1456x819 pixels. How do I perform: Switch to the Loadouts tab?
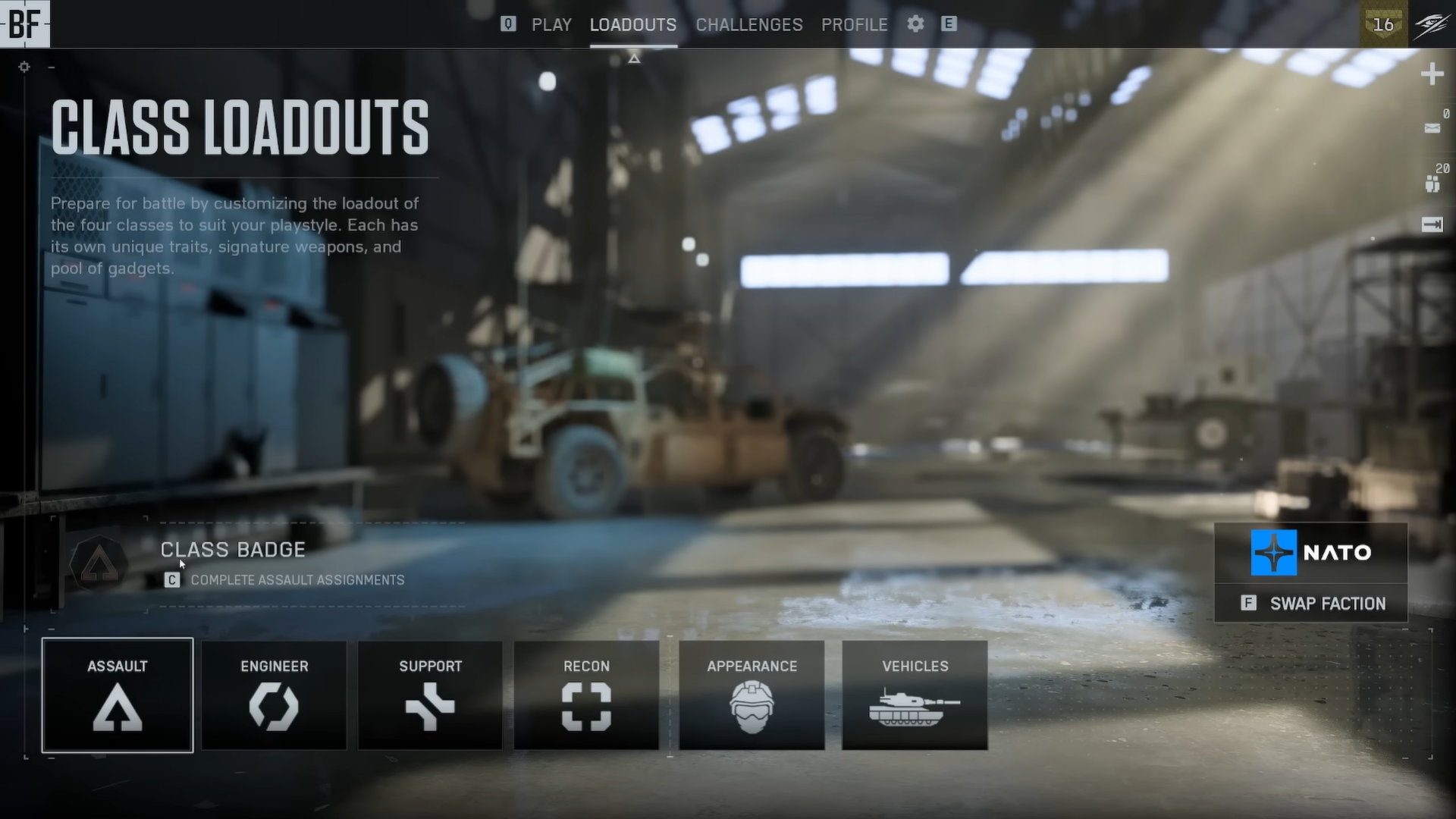(x=633, y=25)
